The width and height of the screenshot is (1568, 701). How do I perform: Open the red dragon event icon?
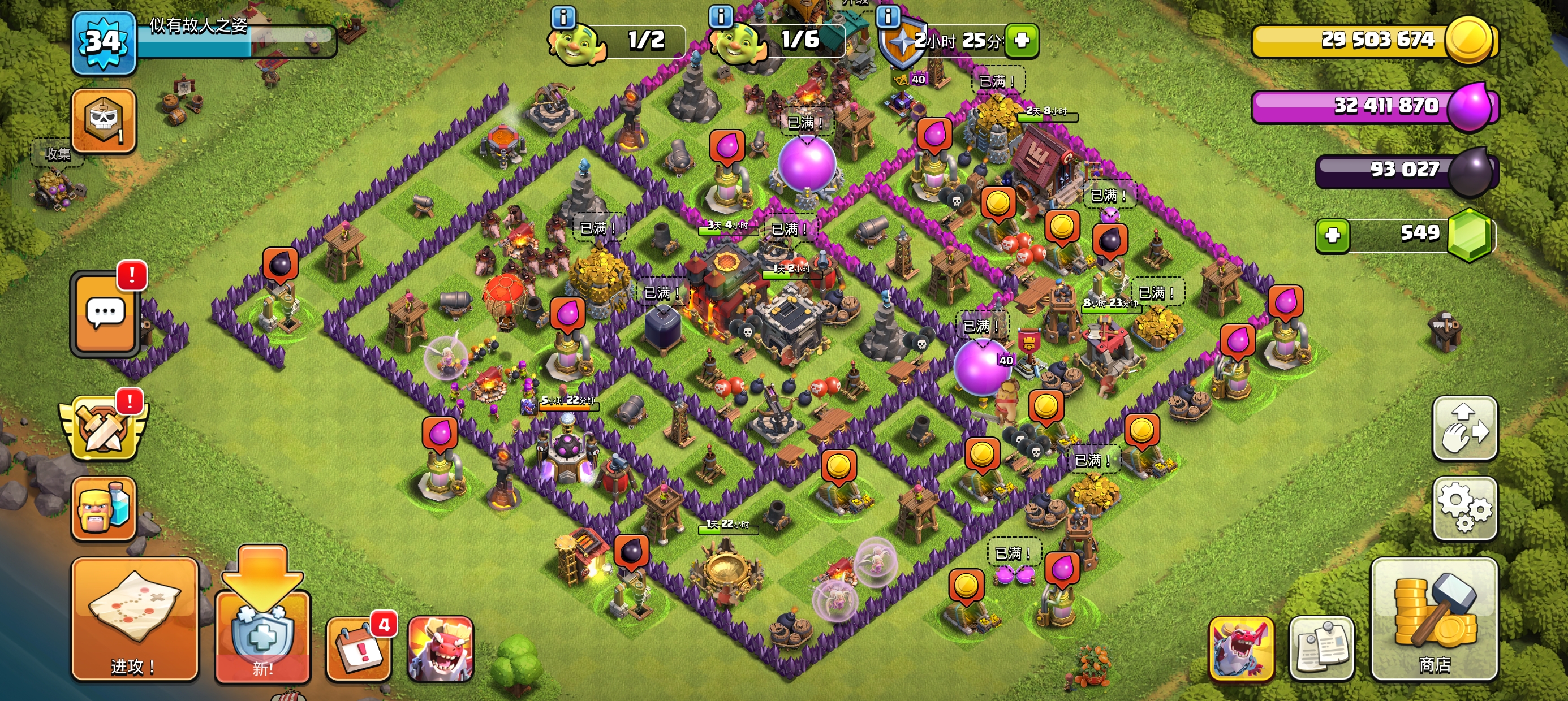coord(440,648)
